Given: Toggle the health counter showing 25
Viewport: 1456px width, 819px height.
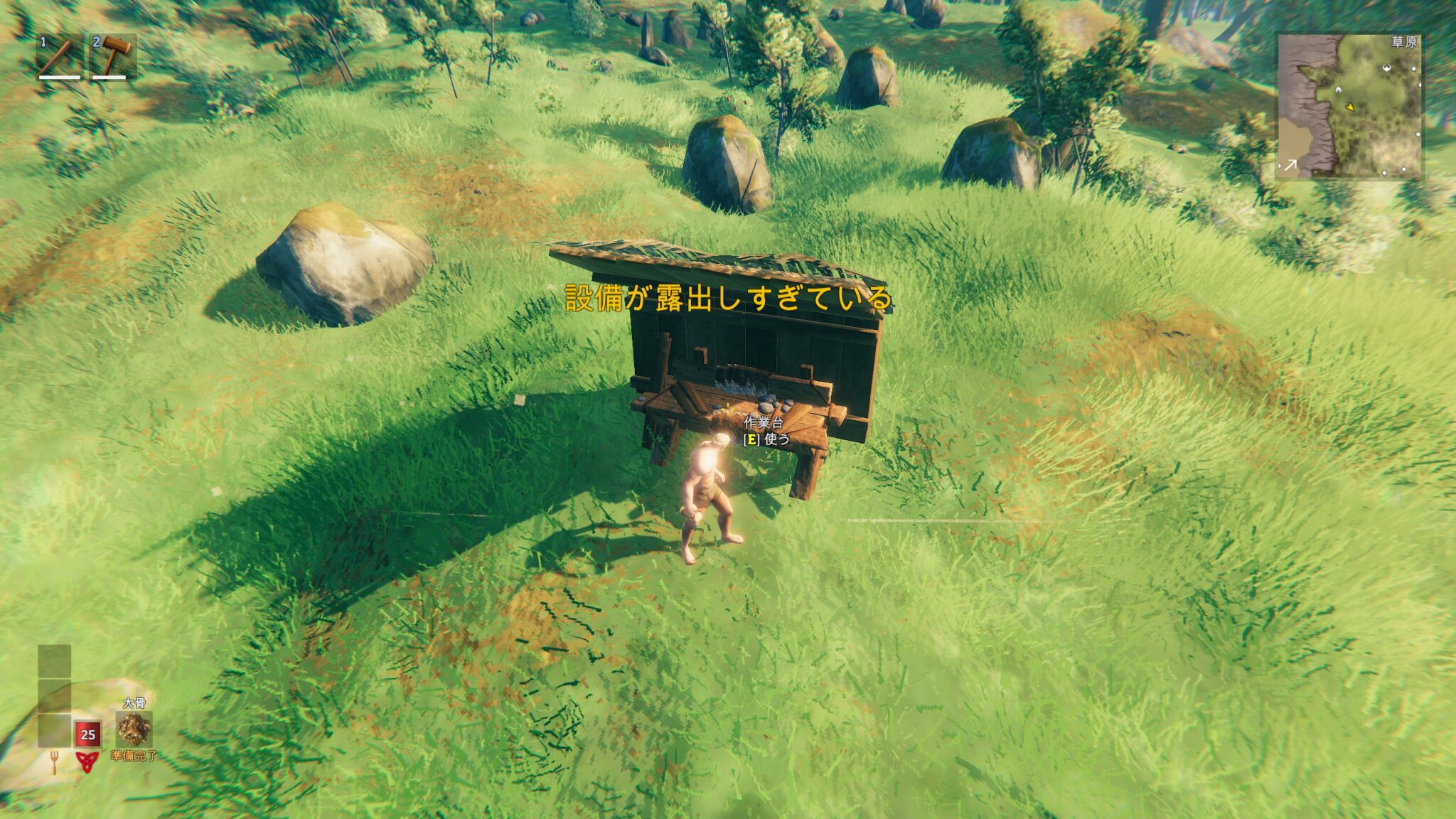Looking at the screenshot, I should pyautogui.click(x=88, y=734).
